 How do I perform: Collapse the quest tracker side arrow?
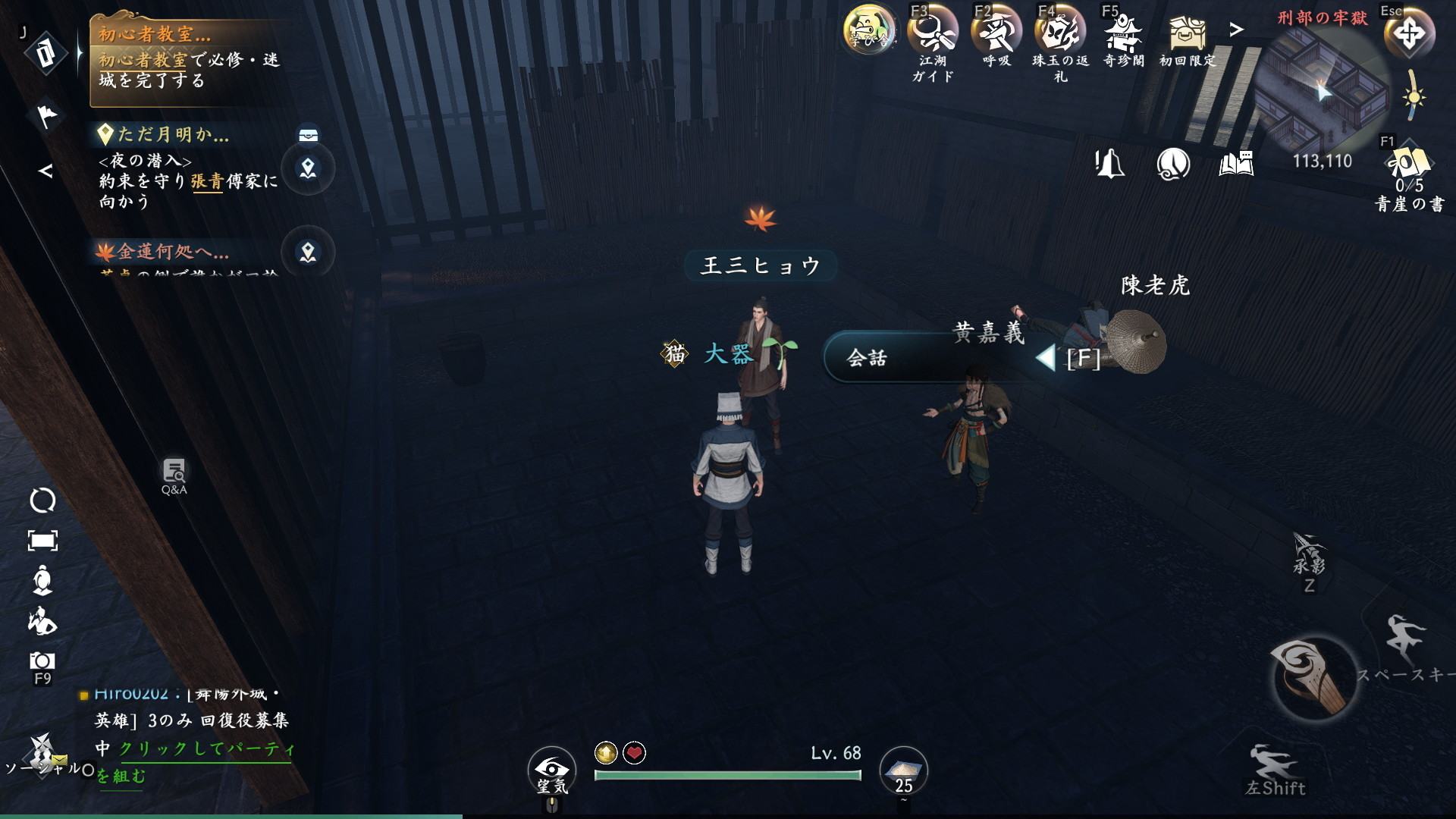click(x=46, y=171)
